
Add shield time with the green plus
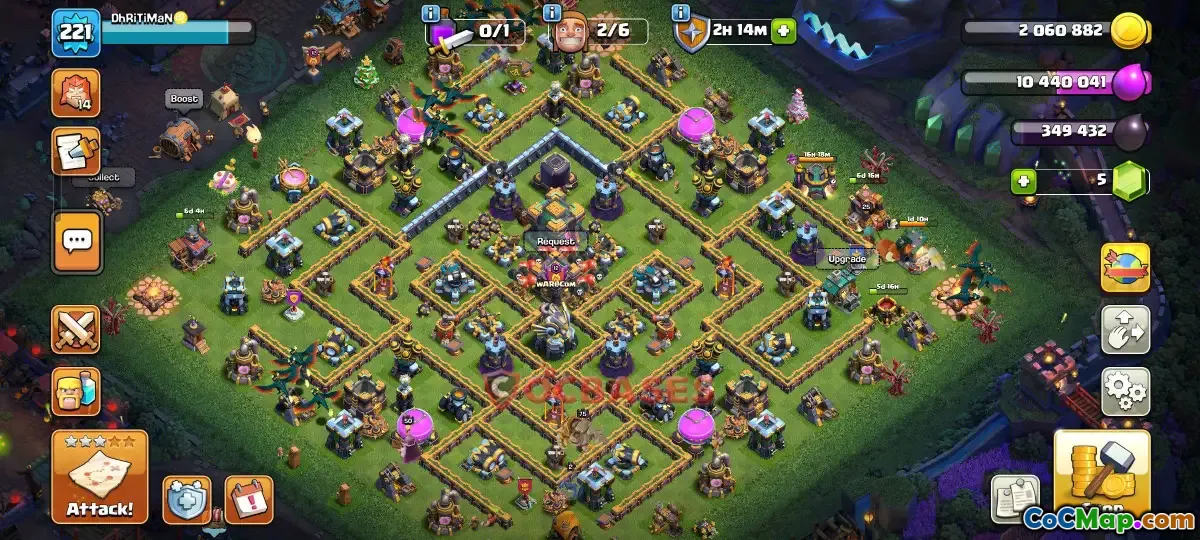click(783, 30)
